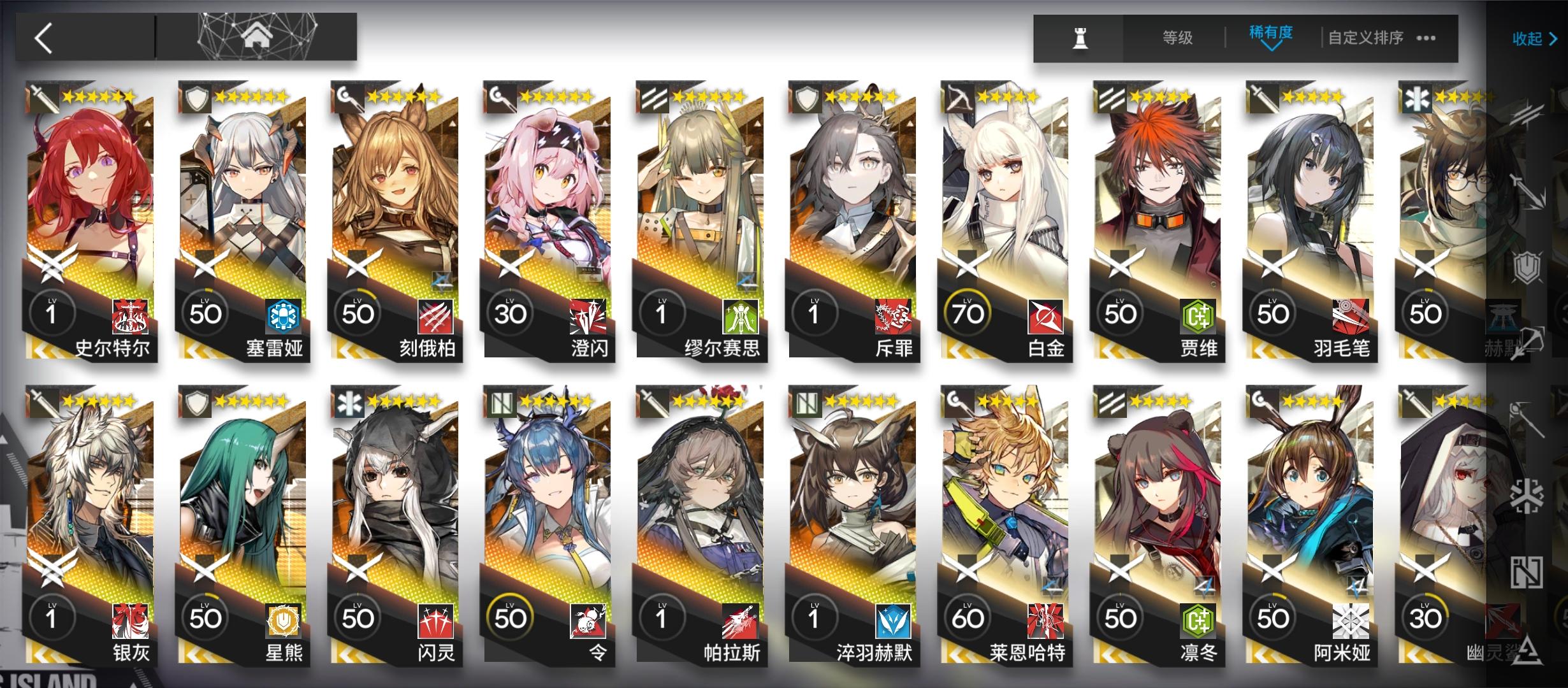Toggle sorting to 等级 (level)
1568x688 pixels.
click(1178, 37)
